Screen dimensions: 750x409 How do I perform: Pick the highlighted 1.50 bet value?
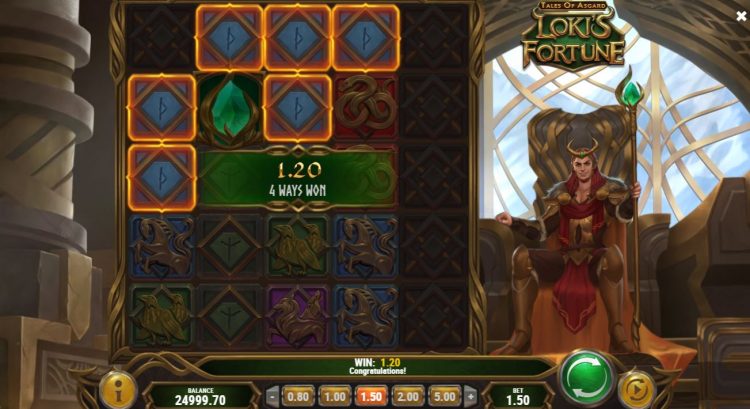pos(372,395)
